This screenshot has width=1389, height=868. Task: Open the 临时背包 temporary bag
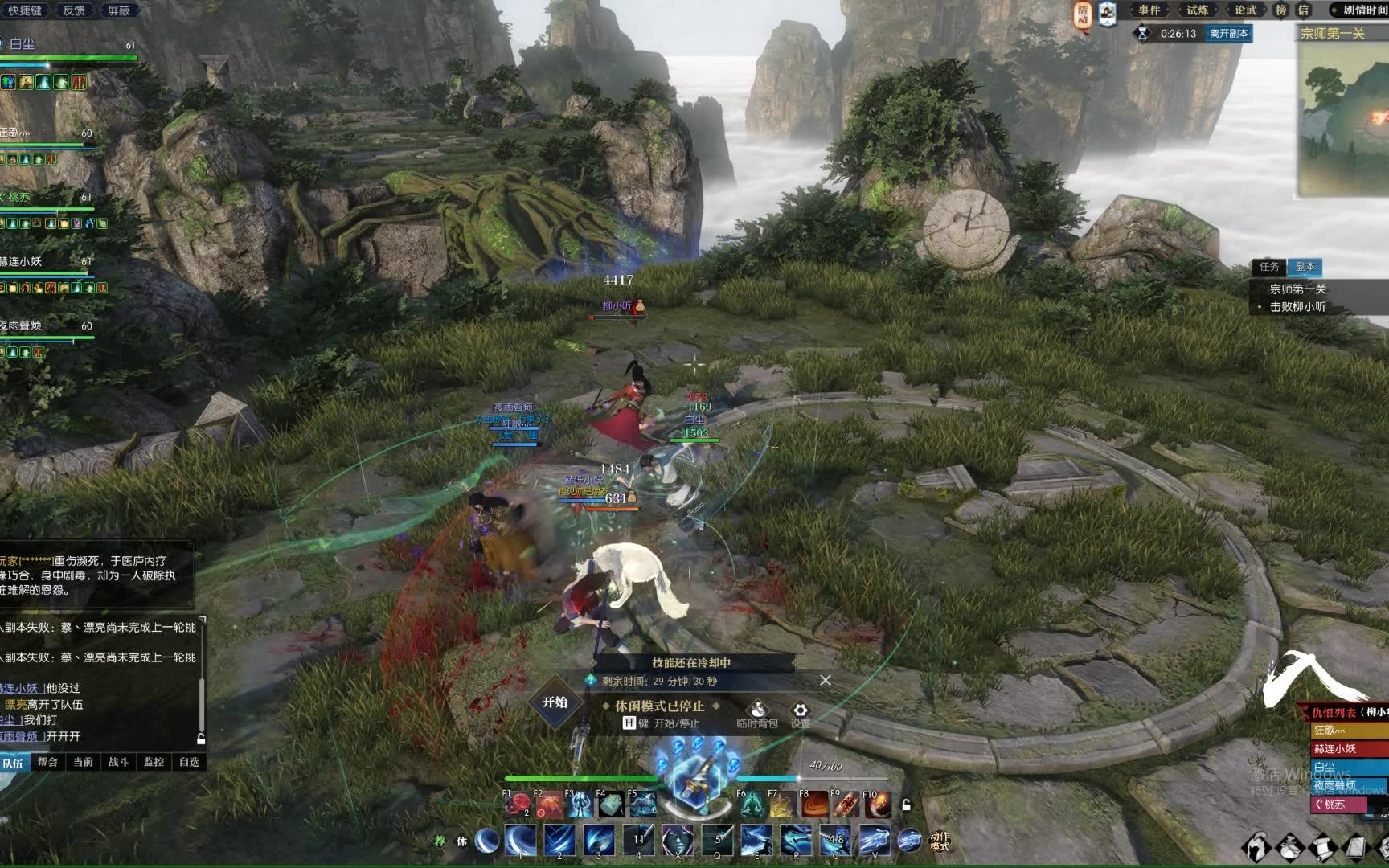[757, 712]
